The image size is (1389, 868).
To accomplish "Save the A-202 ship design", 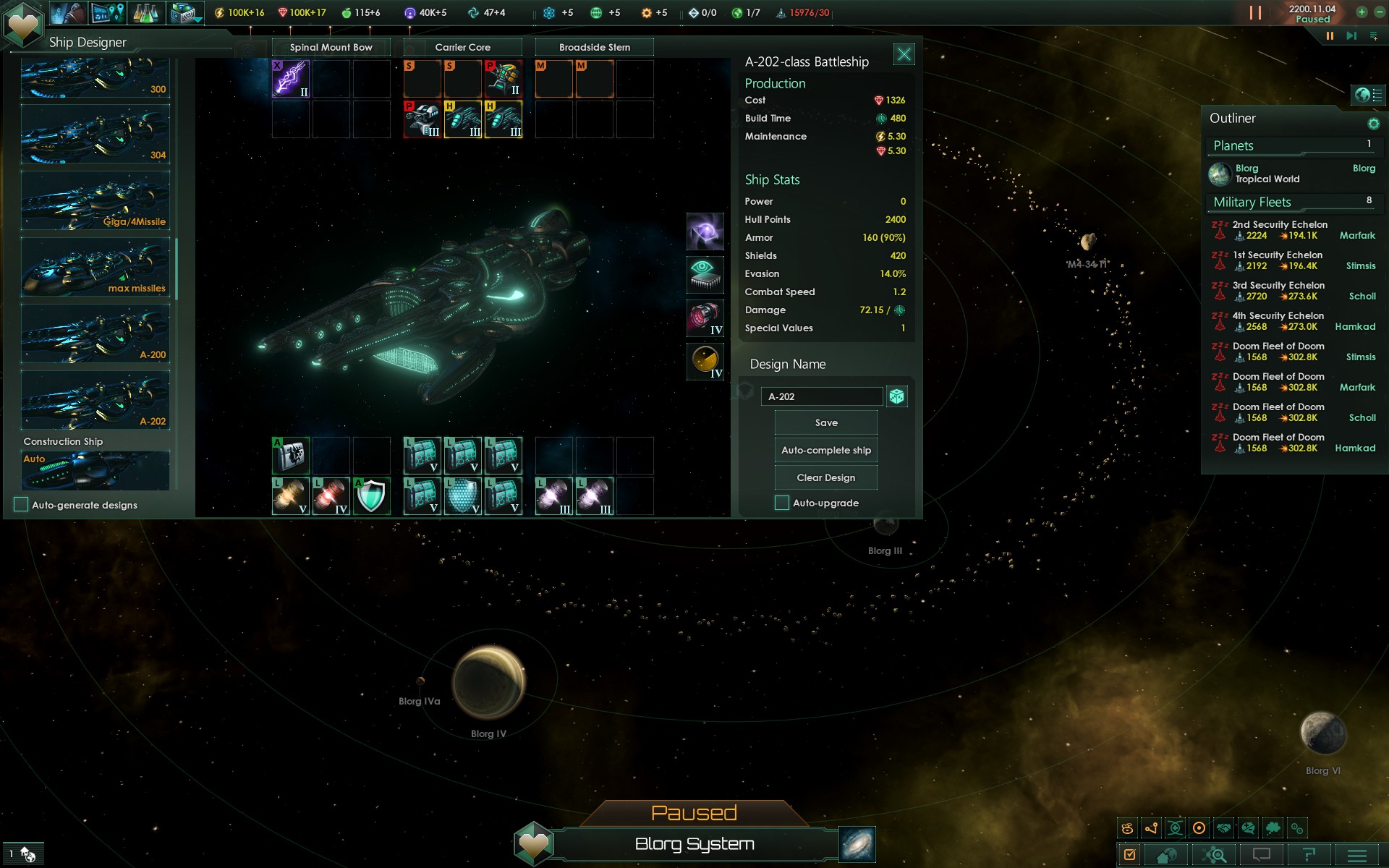I will coord(825,423).
